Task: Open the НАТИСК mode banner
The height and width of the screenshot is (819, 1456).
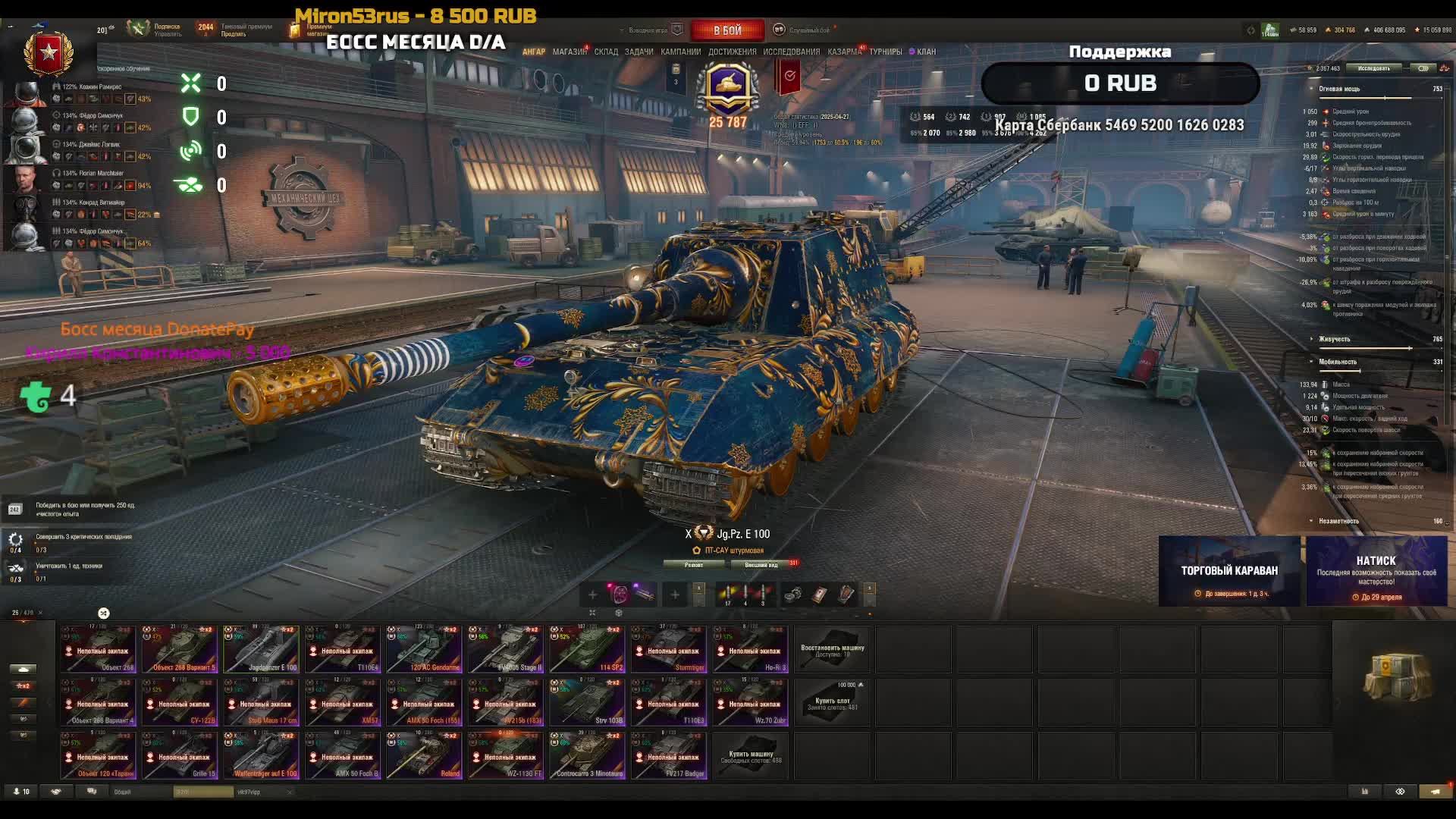Action: pyautogui.click(x=1376, y=571)
